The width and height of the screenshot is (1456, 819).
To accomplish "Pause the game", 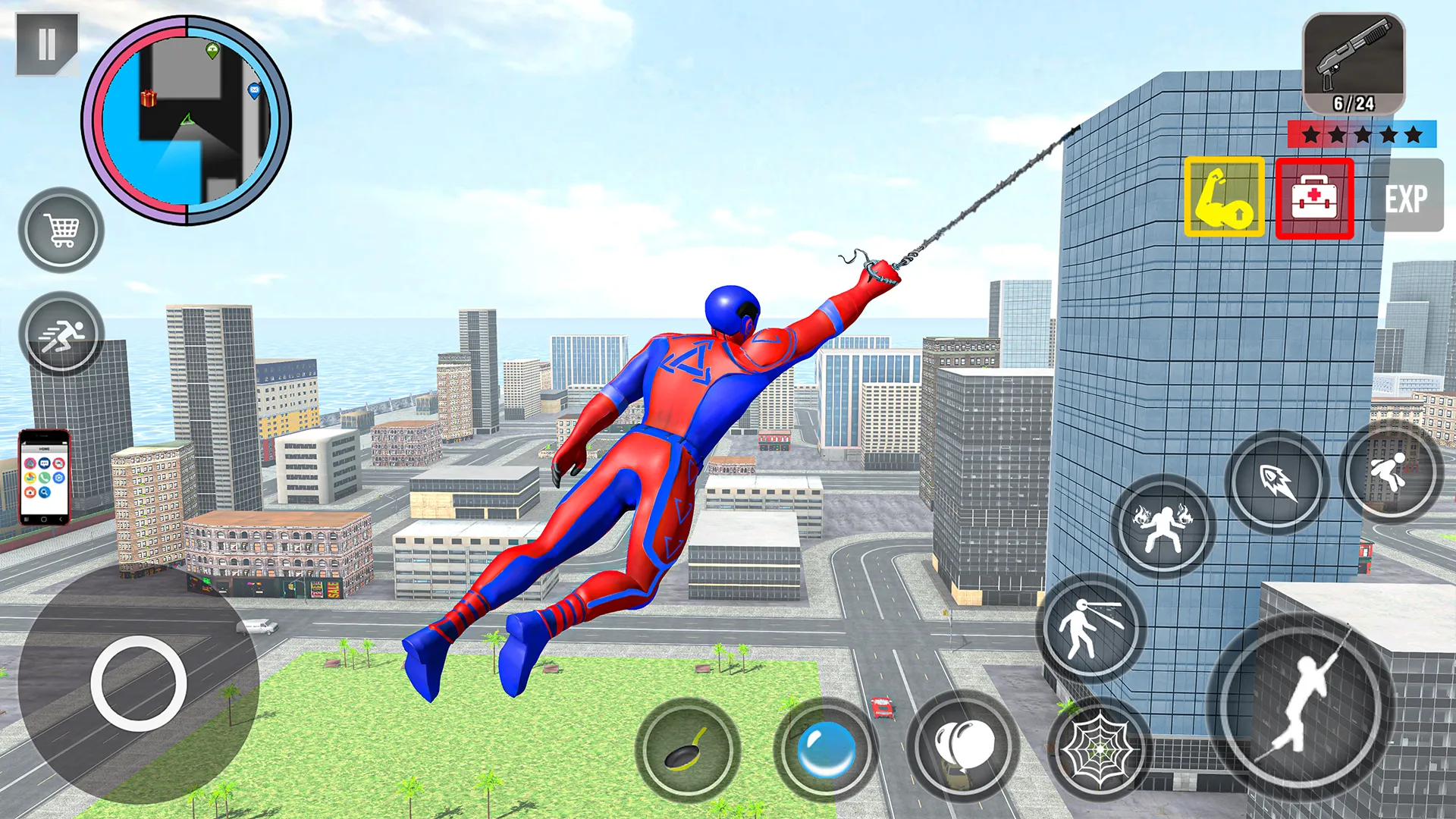I will pyautogui.click(x=45, y=42).
